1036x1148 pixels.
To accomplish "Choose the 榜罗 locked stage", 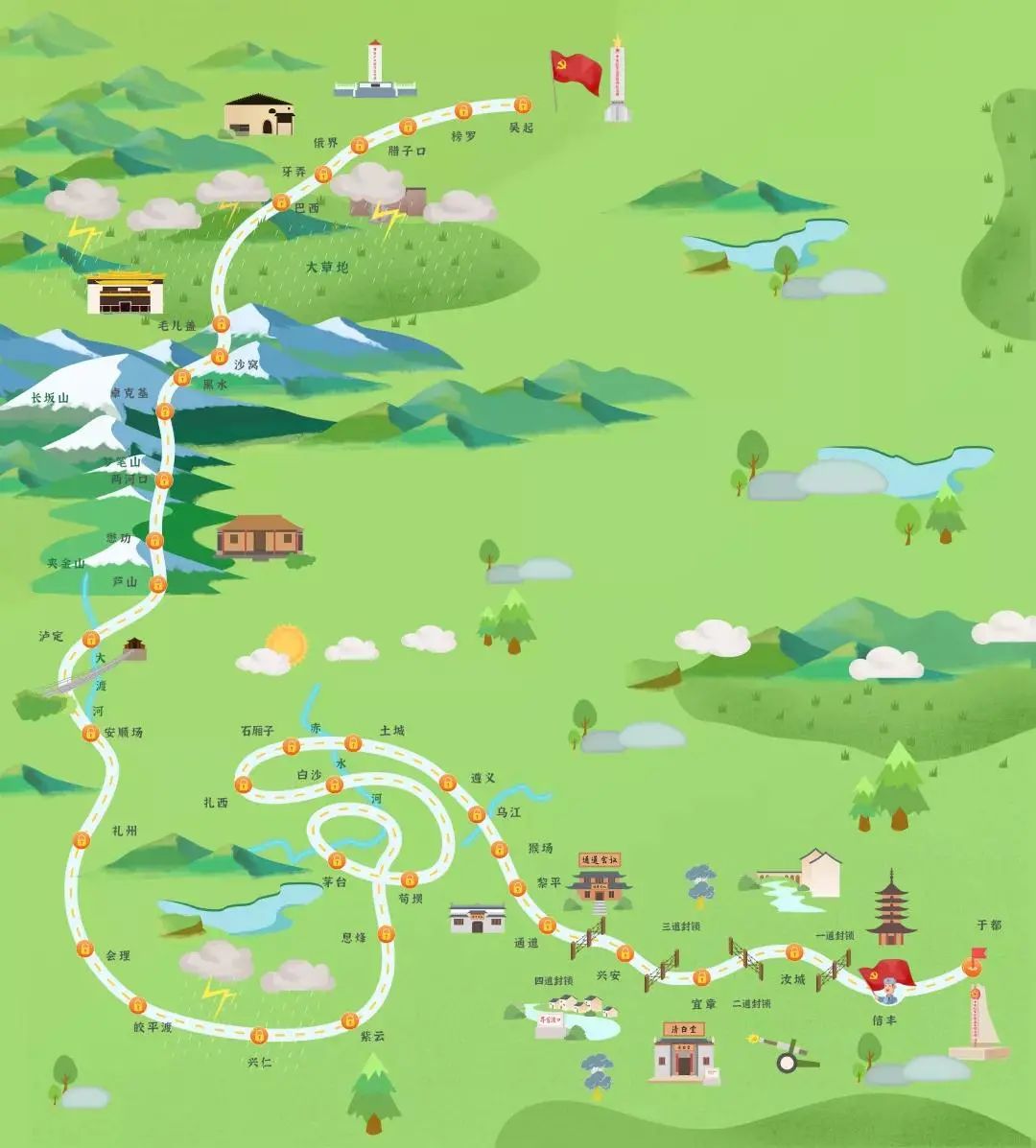I will pyautogui.click(x=463, y=110).
